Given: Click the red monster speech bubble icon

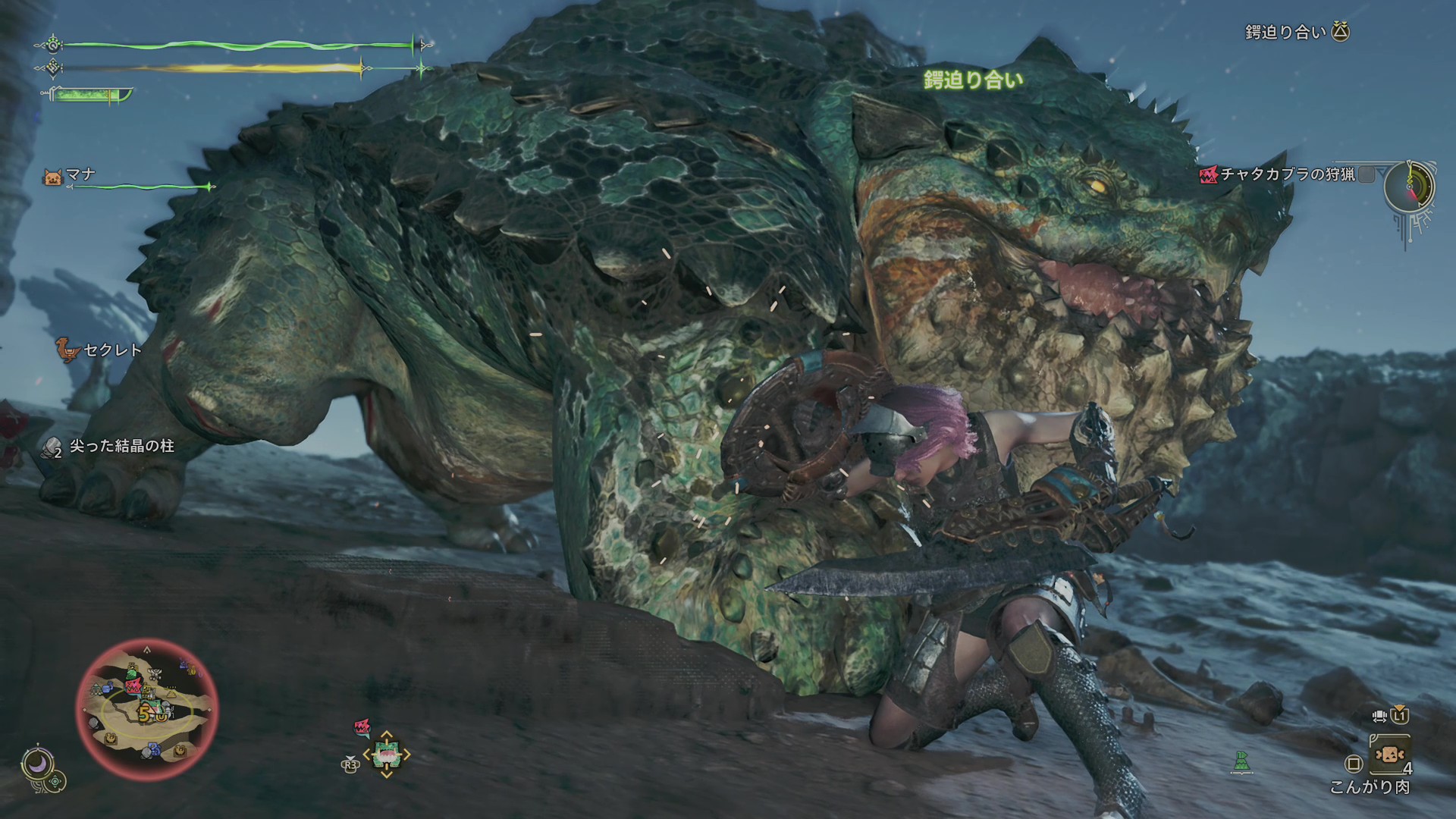Looking at the screenshot, I should pyautogui.click(x=362, y=727).
